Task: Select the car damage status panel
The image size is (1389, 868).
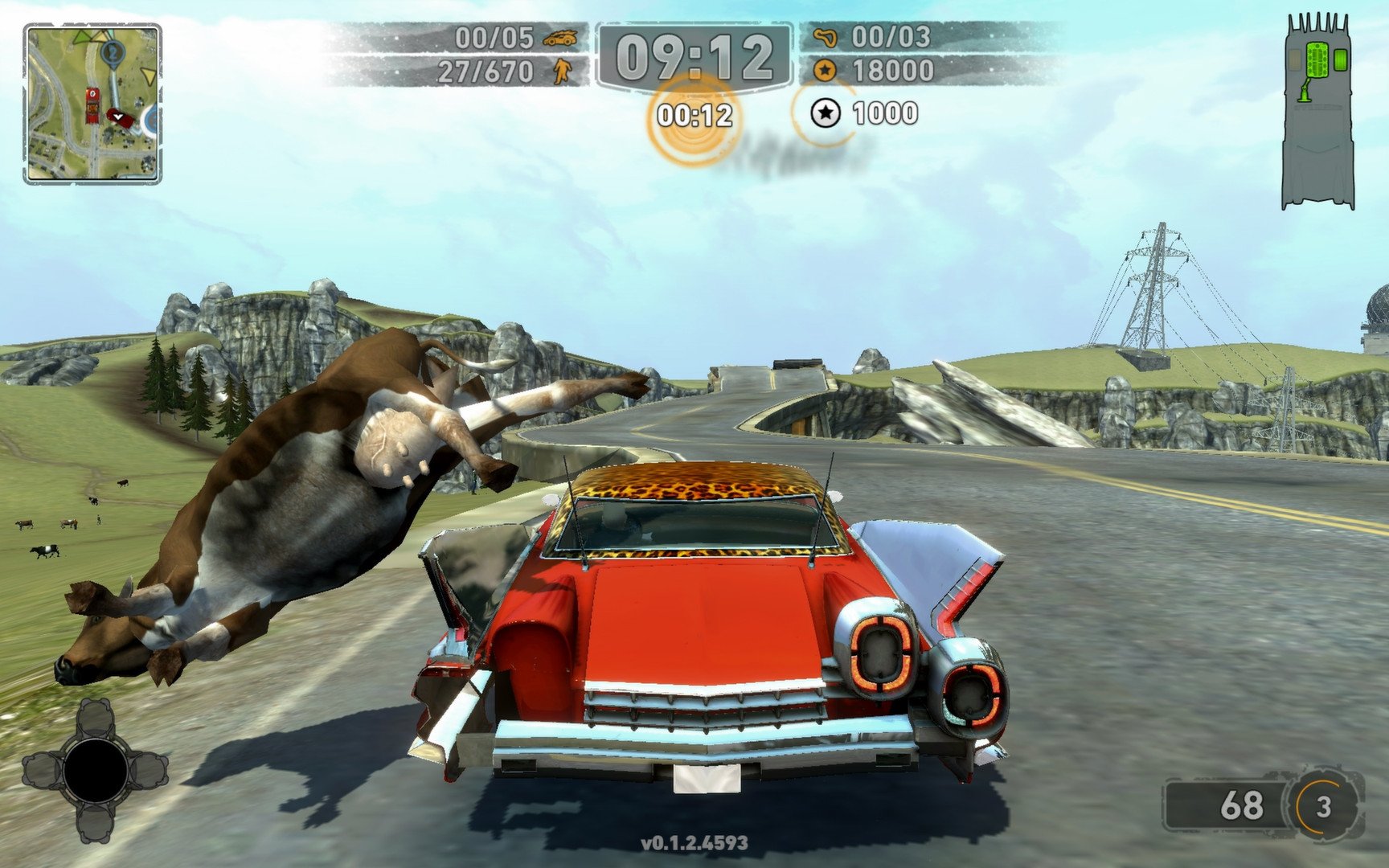Action: (x=1318, y=104)
